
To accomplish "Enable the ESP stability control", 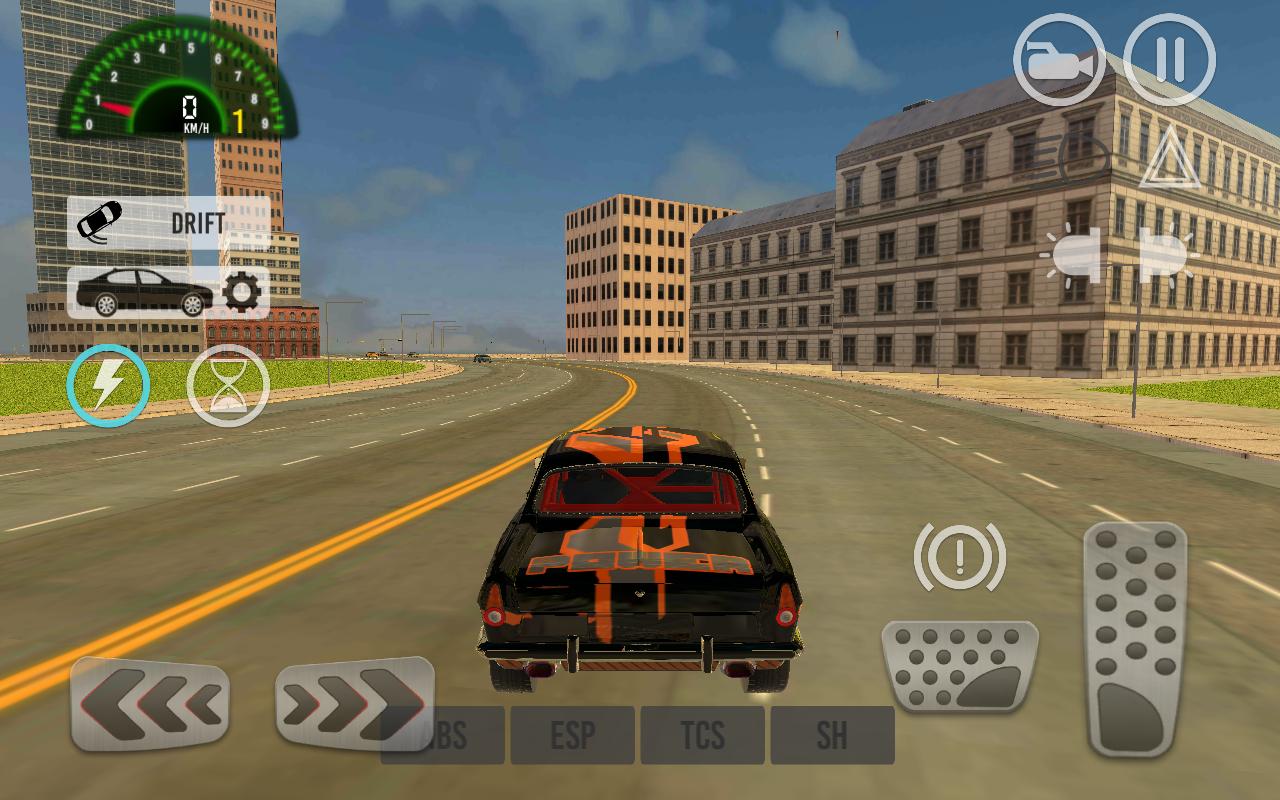I will coord(572,736).
